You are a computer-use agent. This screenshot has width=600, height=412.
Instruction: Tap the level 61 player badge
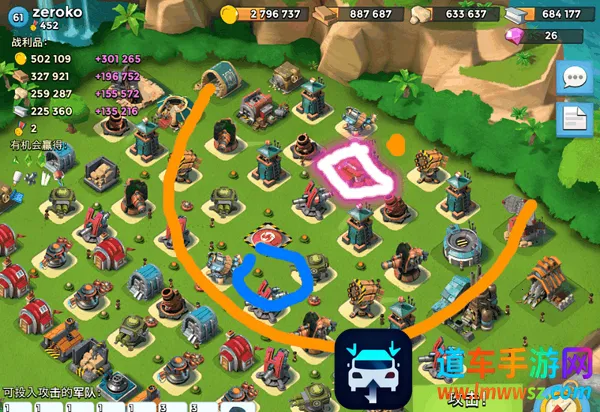(16, 14)
